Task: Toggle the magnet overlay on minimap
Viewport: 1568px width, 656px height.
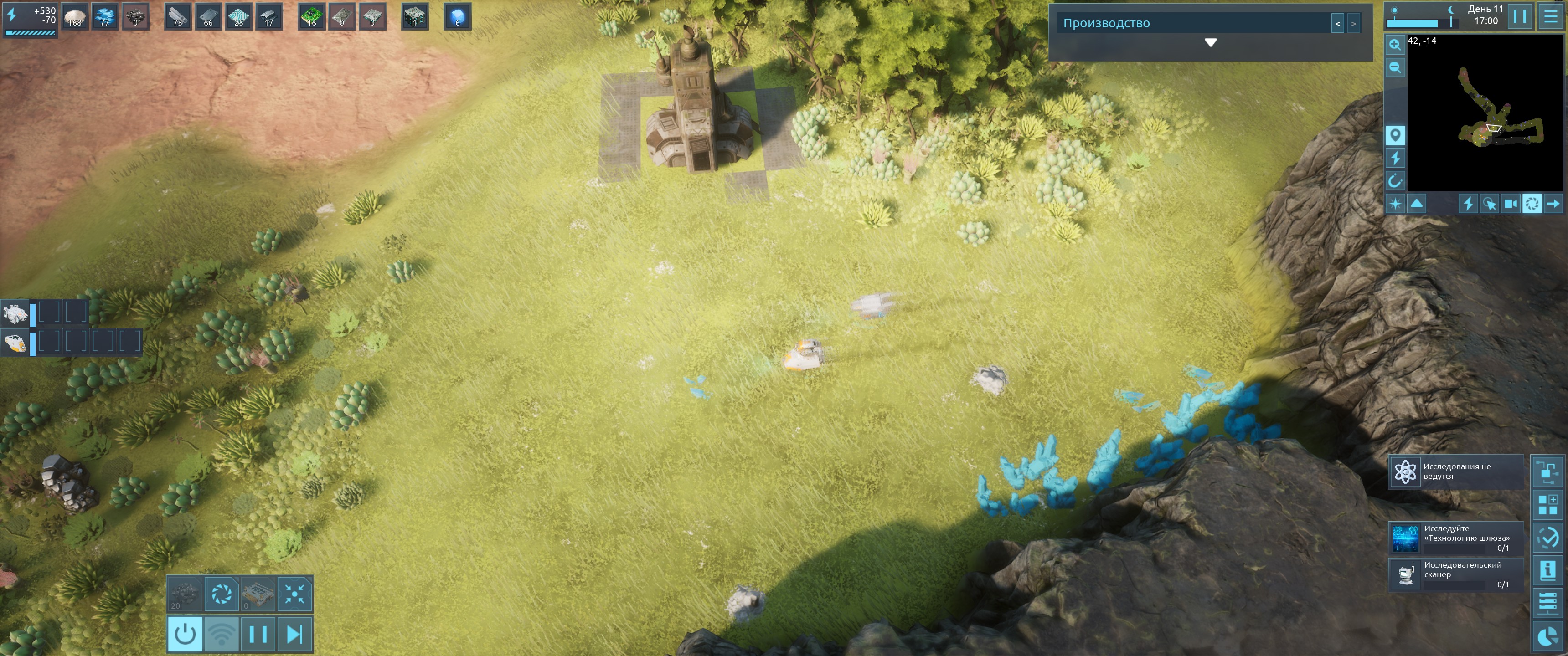Action: [1394, 181]
